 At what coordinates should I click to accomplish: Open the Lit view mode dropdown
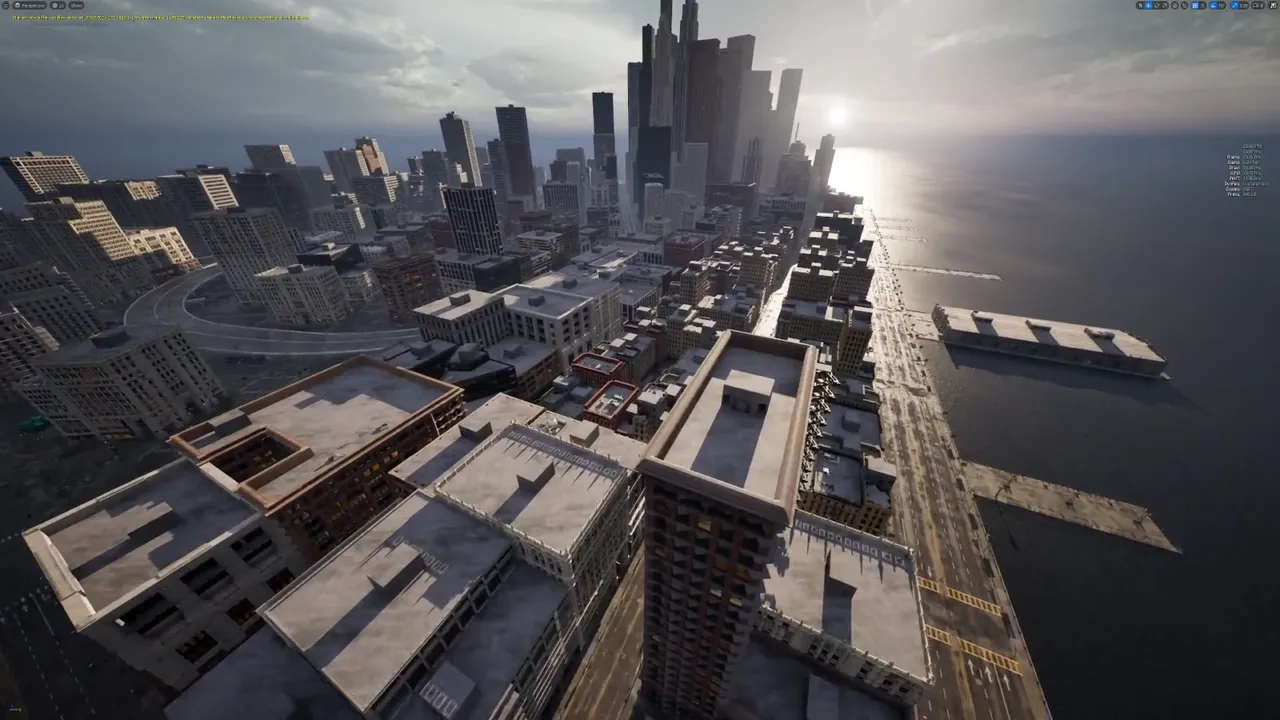(57, 5)
